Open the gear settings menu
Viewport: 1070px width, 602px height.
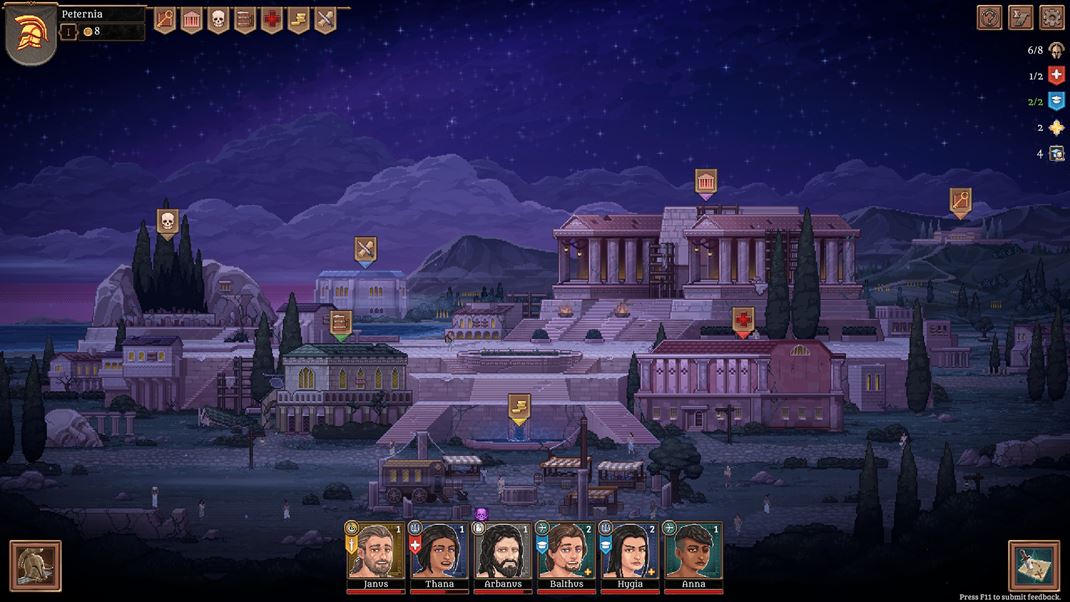click(x=1051, y=17)
